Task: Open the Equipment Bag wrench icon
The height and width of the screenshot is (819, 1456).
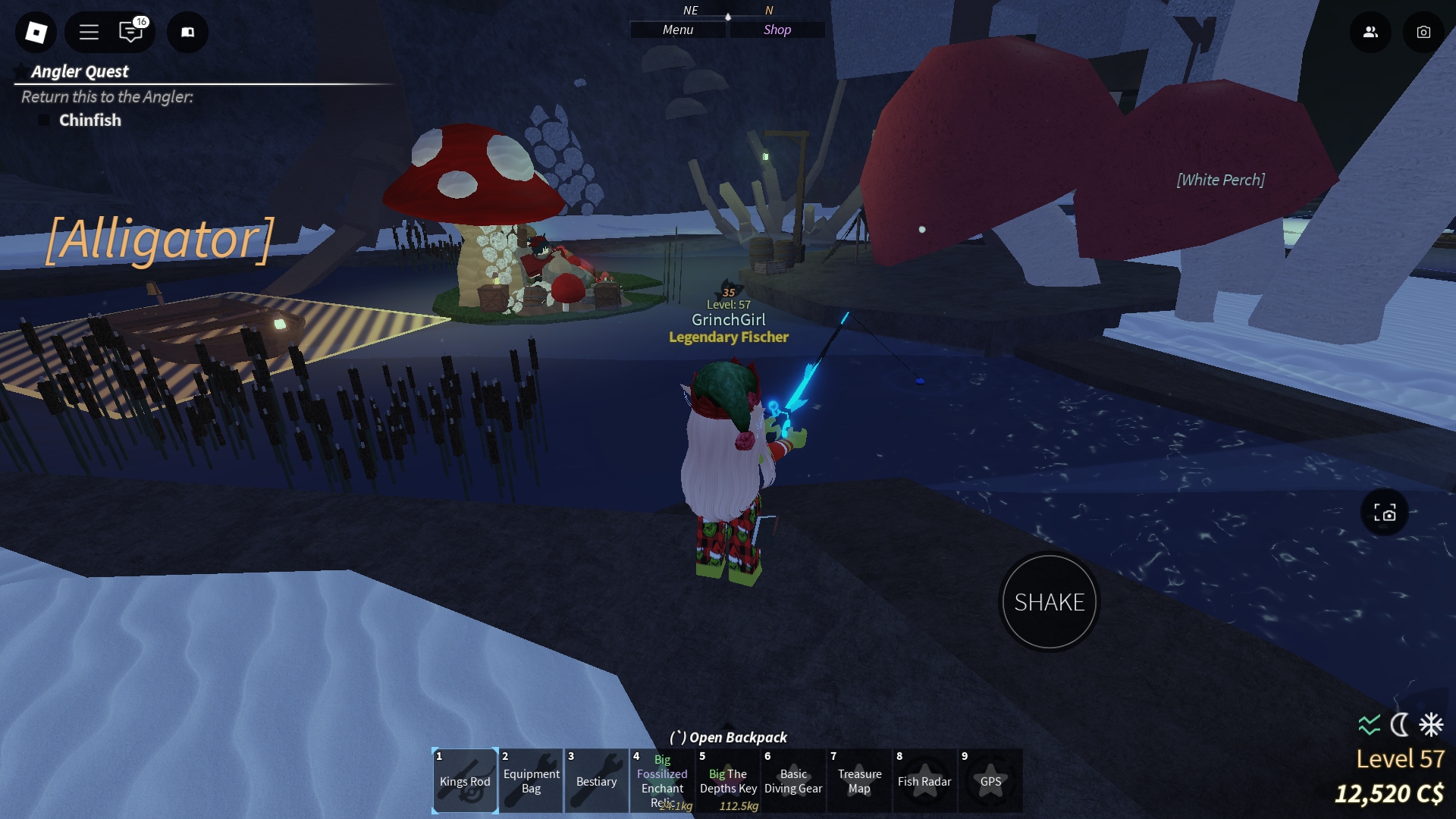Action: coord(530,780)
